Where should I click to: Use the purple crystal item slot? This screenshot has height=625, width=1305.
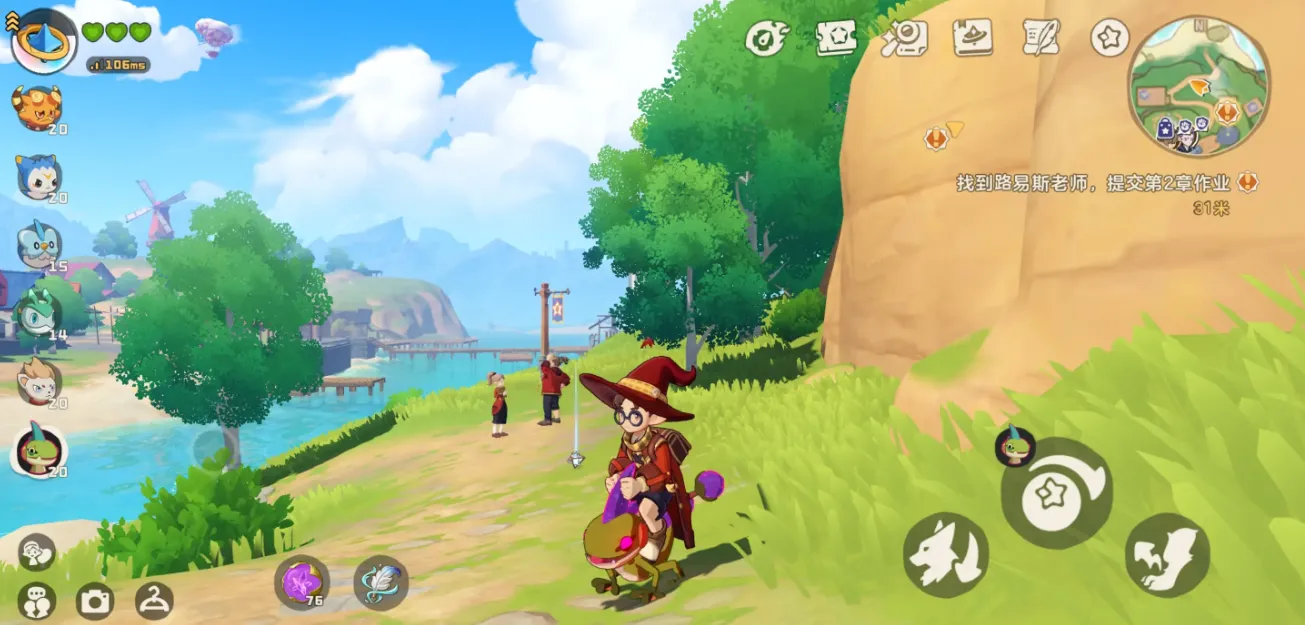click(x=301, y=582)
